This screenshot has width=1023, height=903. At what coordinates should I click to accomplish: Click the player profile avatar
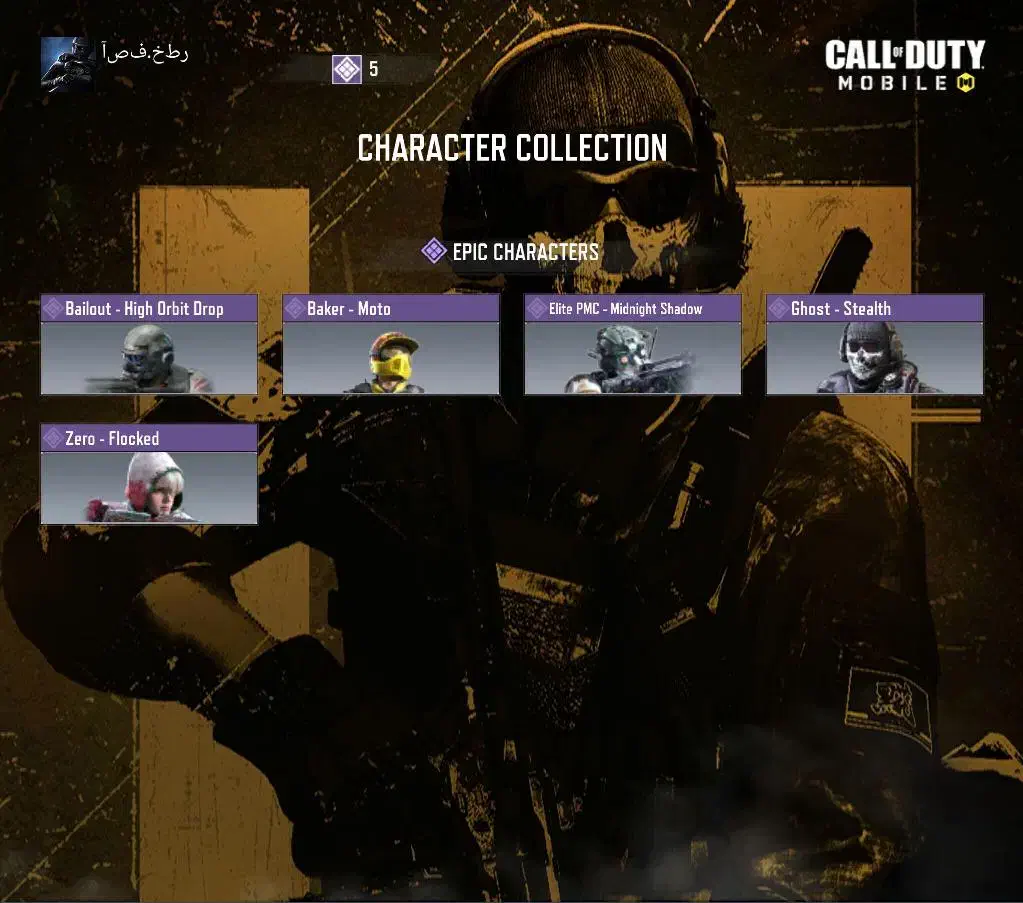[x=68, y=63]
